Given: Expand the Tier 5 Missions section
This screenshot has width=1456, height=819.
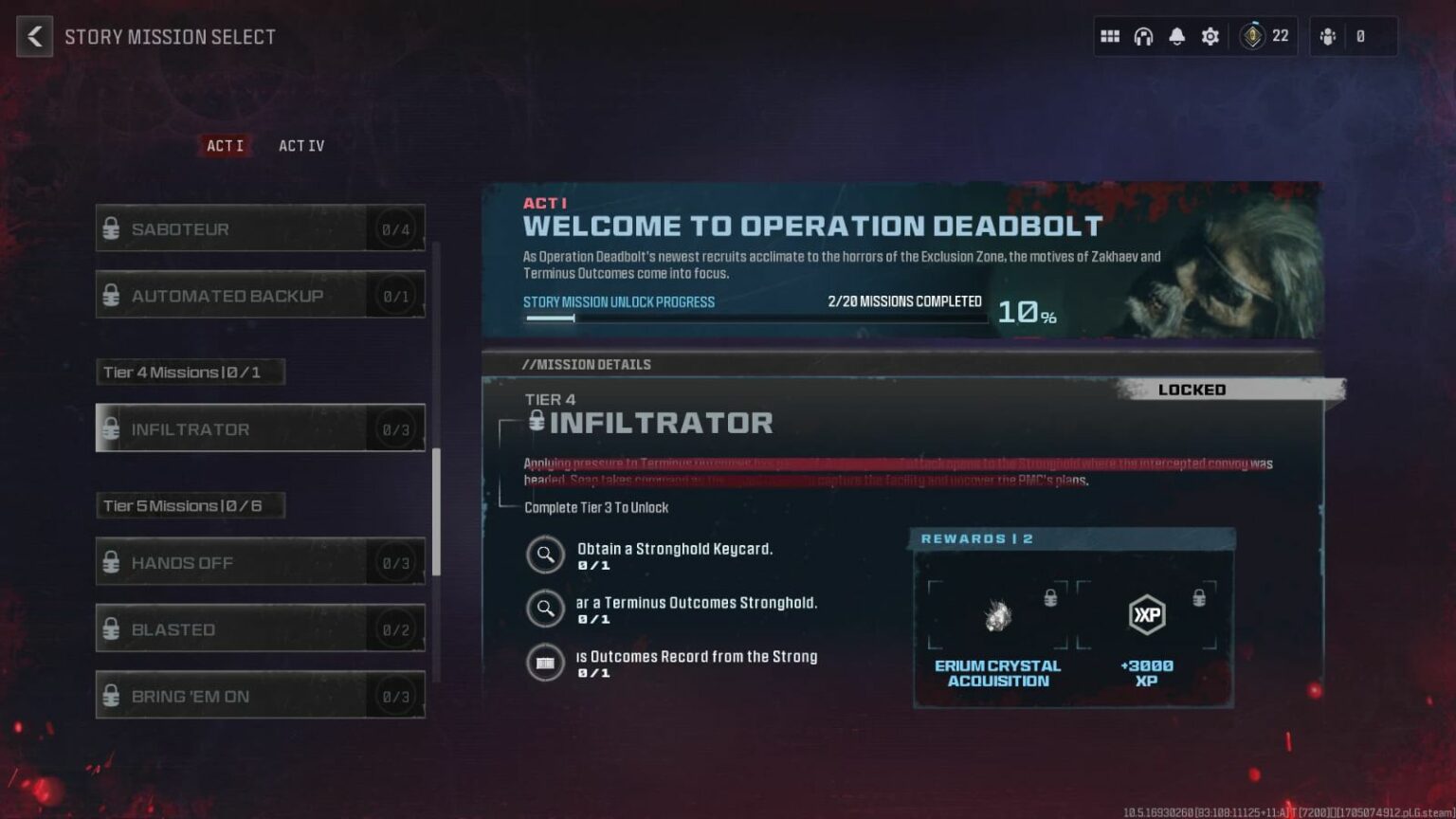Looking at the screenshot, I should pos(190,505).
